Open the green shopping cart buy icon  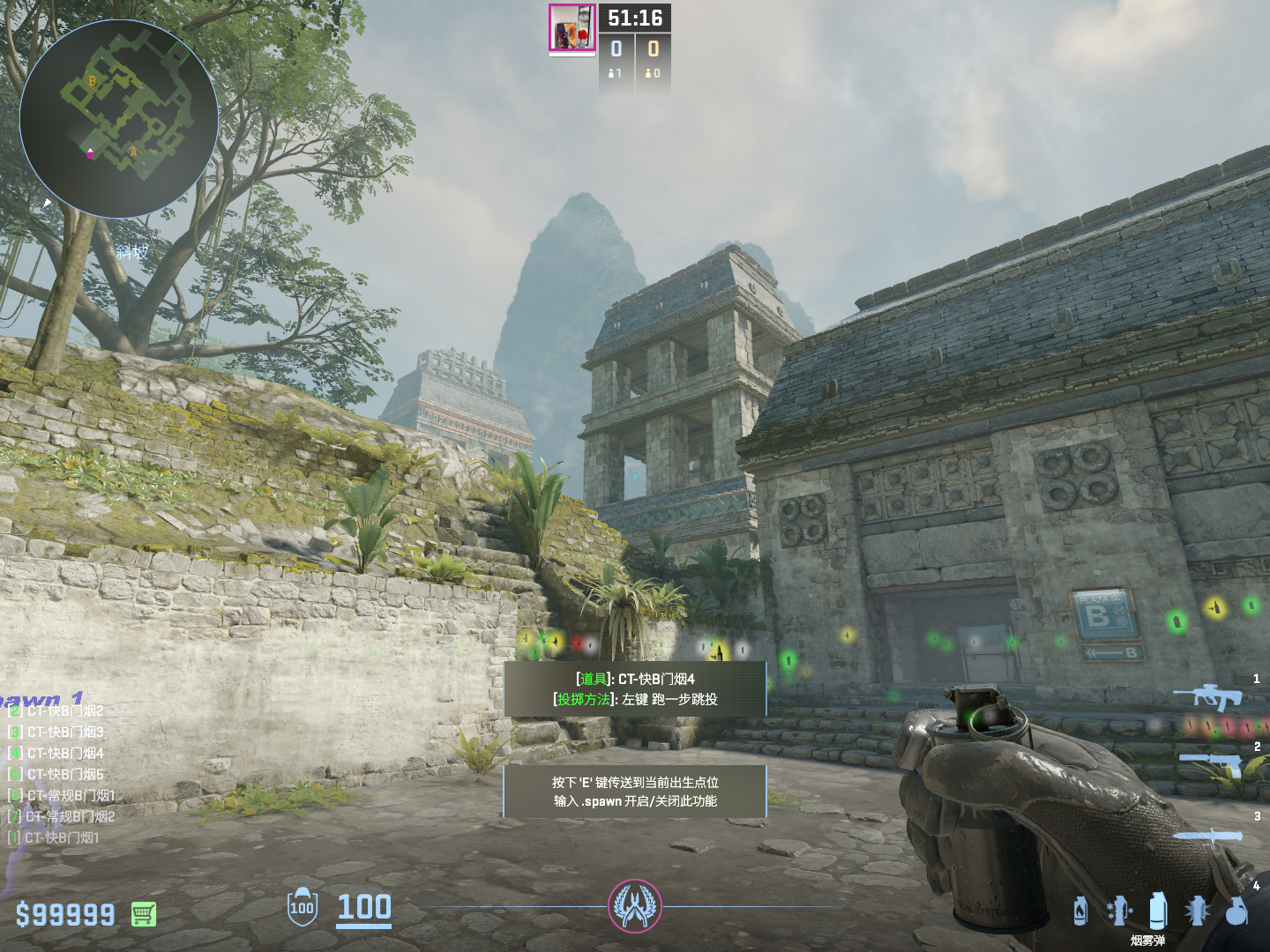pos(144,914)
